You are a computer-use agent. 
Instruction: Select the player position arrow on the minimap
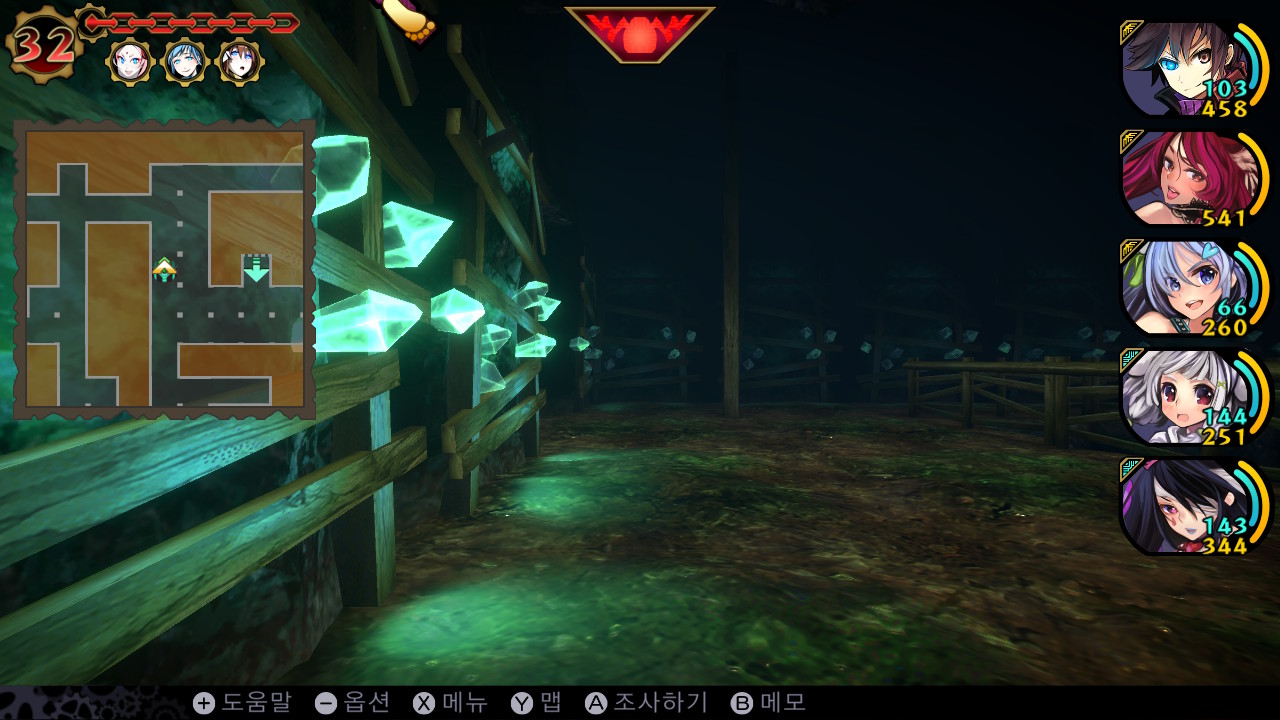pyautogui.click(x=164, y=269)
